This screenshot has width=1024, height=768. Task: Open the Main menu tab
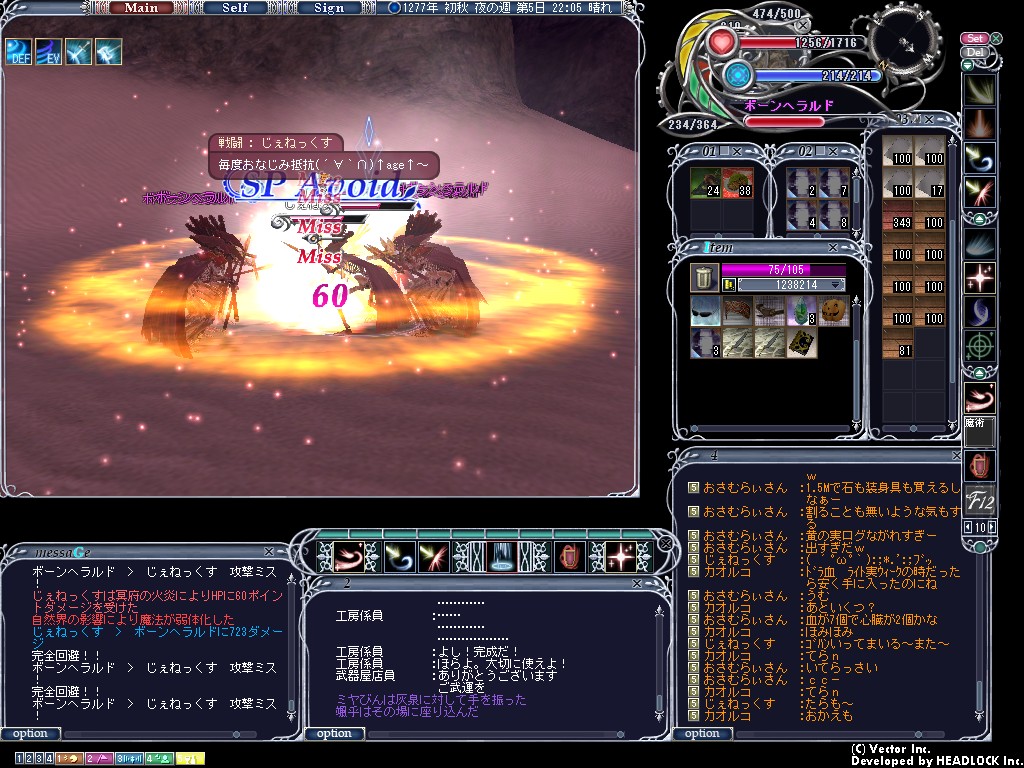[141, 8]
